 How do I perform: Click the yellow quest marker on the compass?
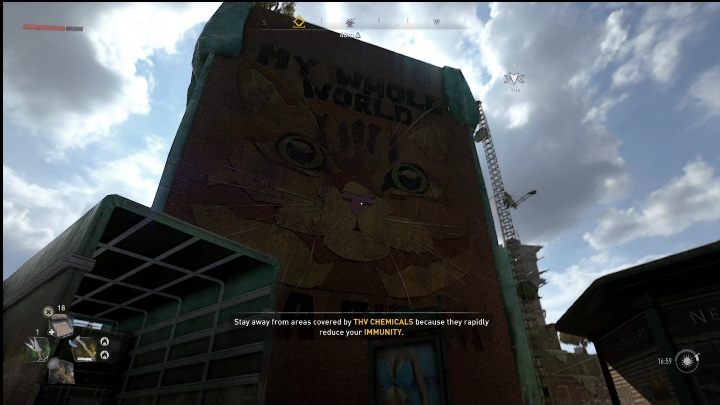298,21
